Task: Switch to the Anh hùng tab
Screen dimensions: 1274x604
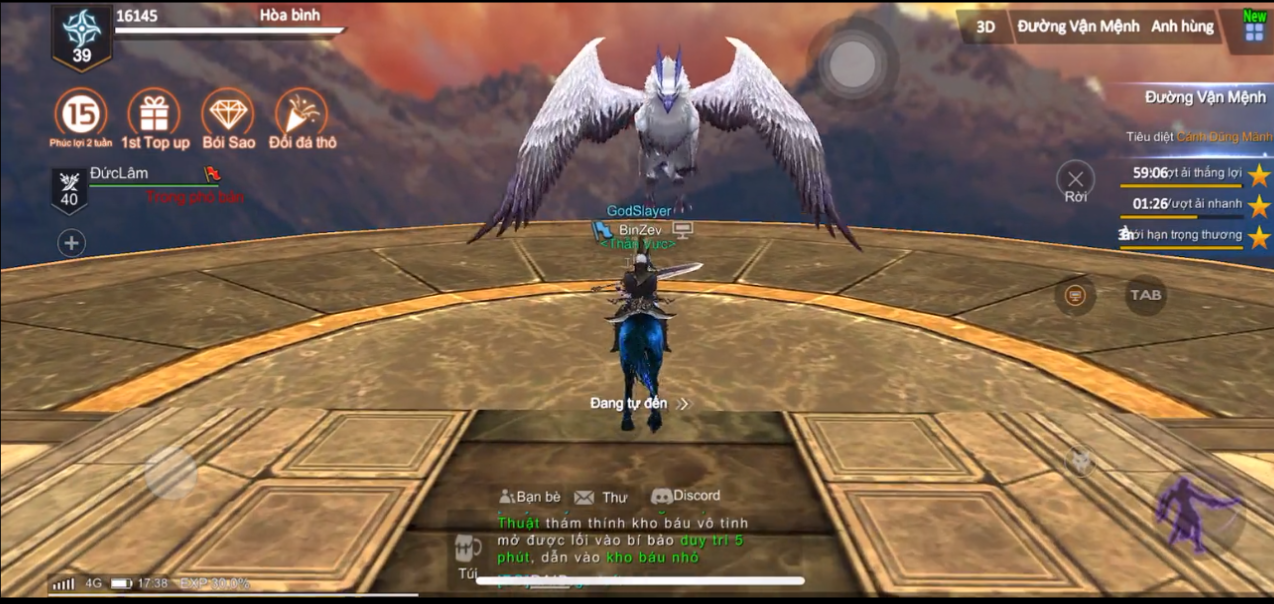Action: pos(1182,27)
